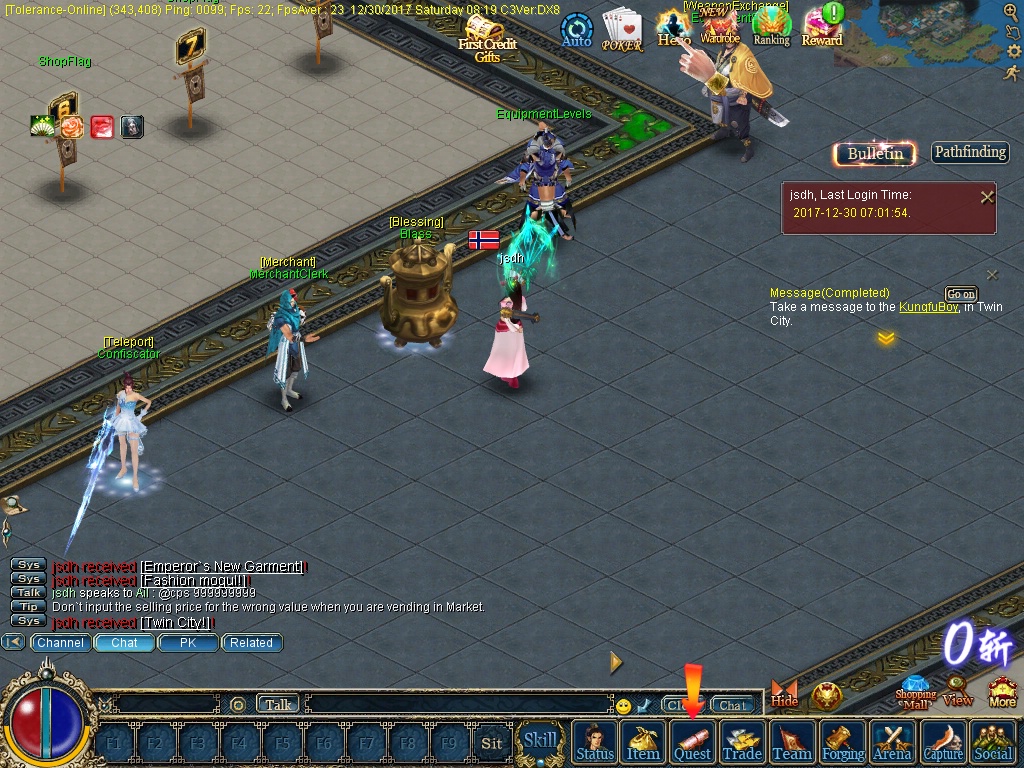Click the Talk channel button
This screenshot has width=1024, height=768.
(x=278, y=704)
